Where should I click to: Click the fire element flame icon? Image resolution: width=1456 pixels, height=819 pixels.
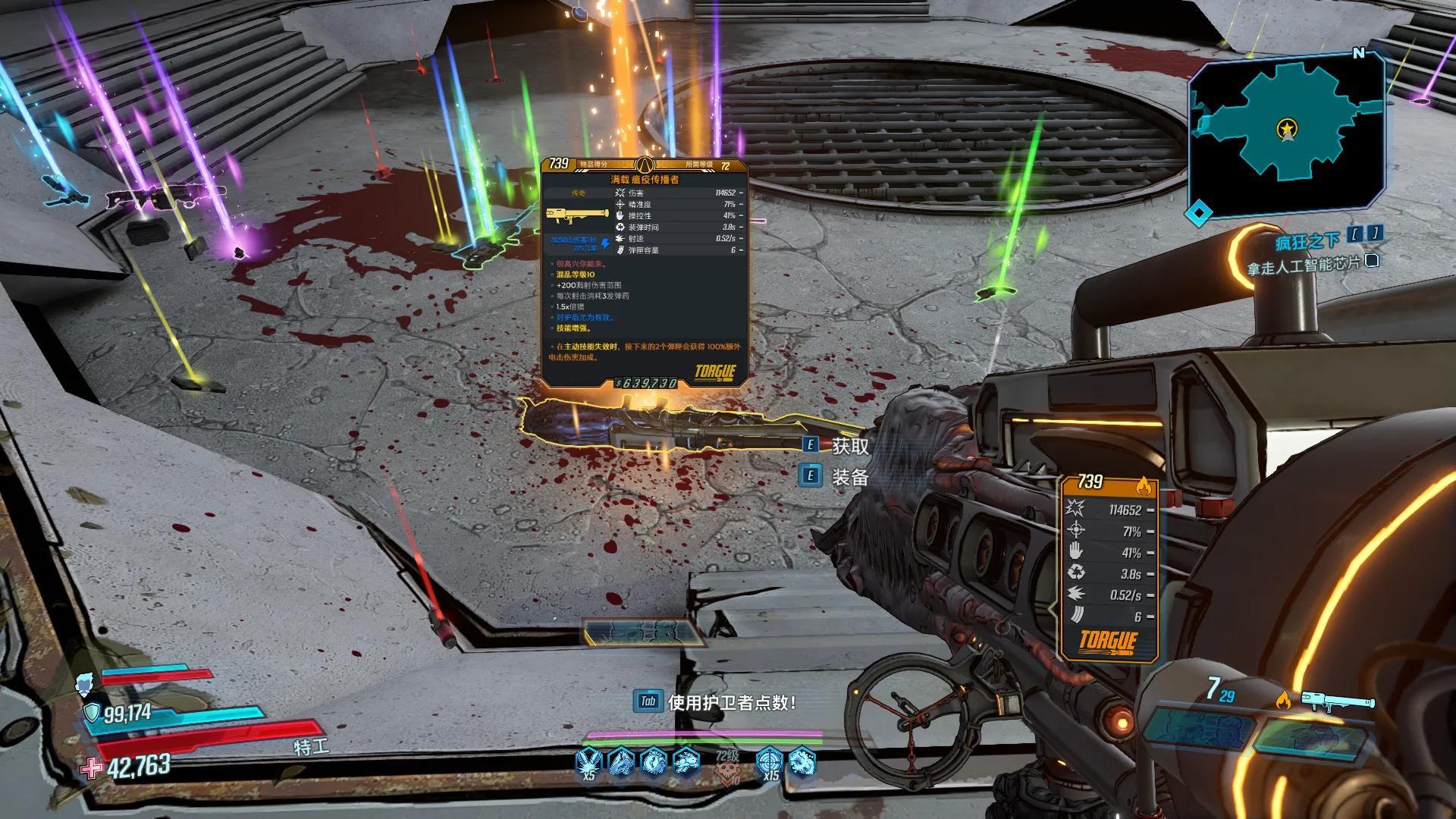pyautogui.click(x=1283, y=700)
